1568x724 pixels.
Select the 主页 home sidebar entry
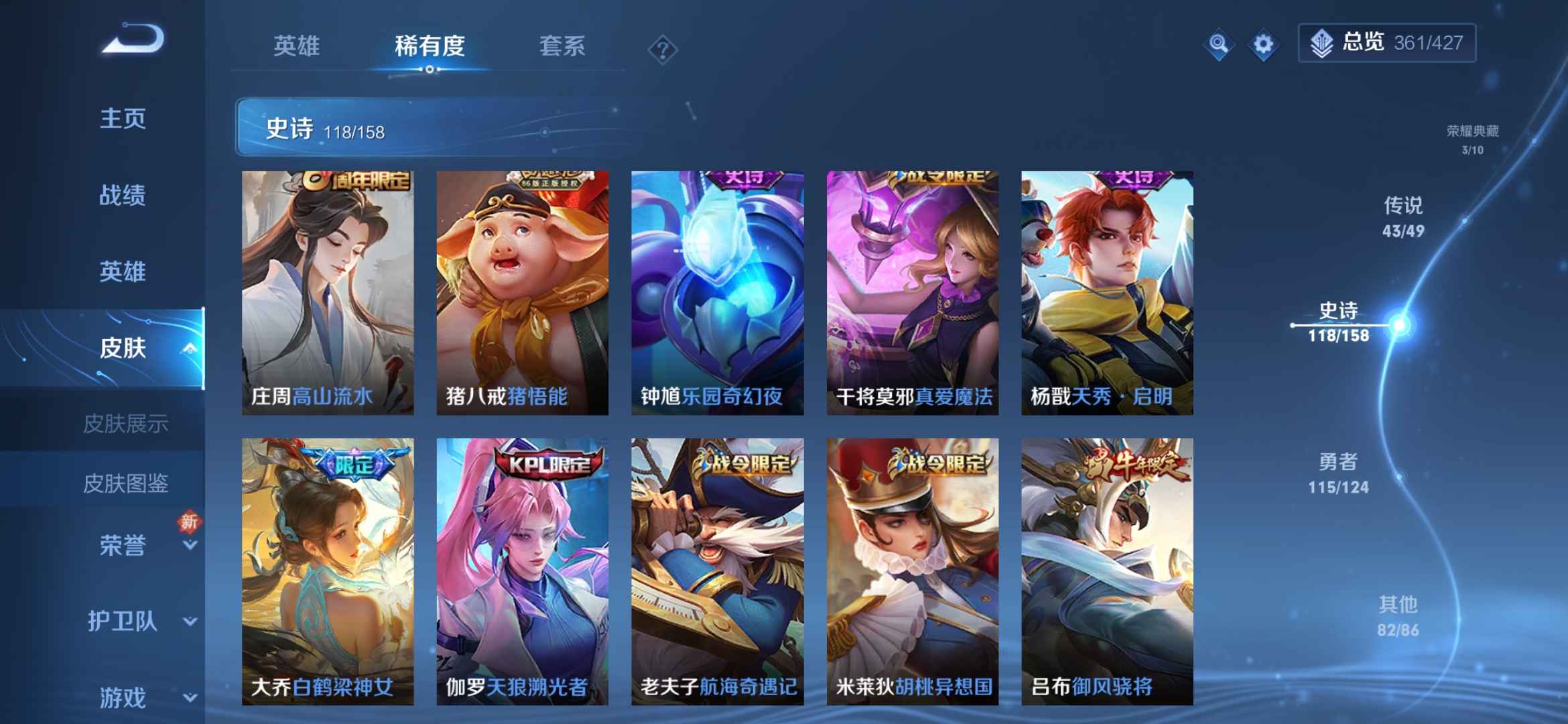123,119
